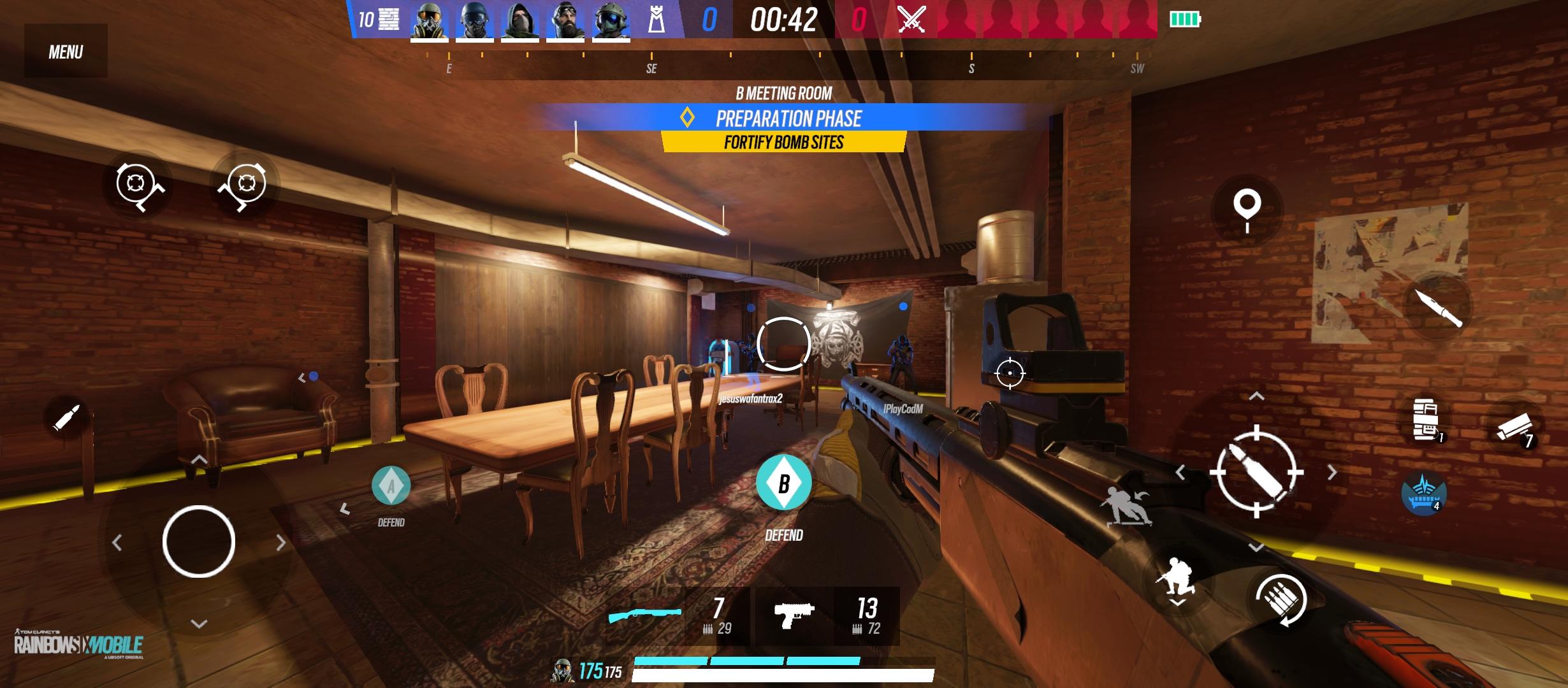Select the B DEFEND bomb site marker
Image resolution: width=1568 pixels, height=688 pixels.
(783, 484)
